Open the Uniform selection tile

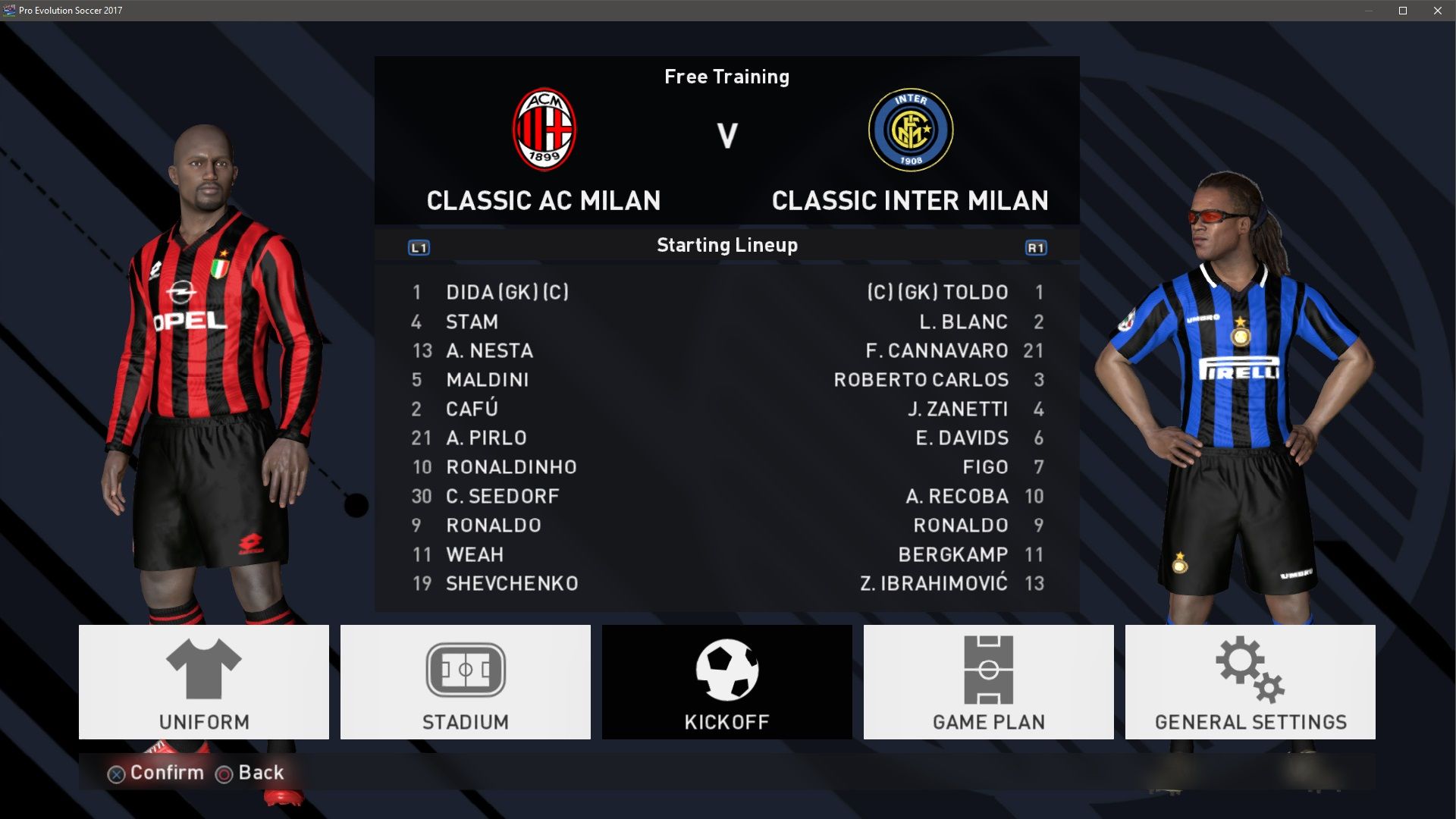203,682
